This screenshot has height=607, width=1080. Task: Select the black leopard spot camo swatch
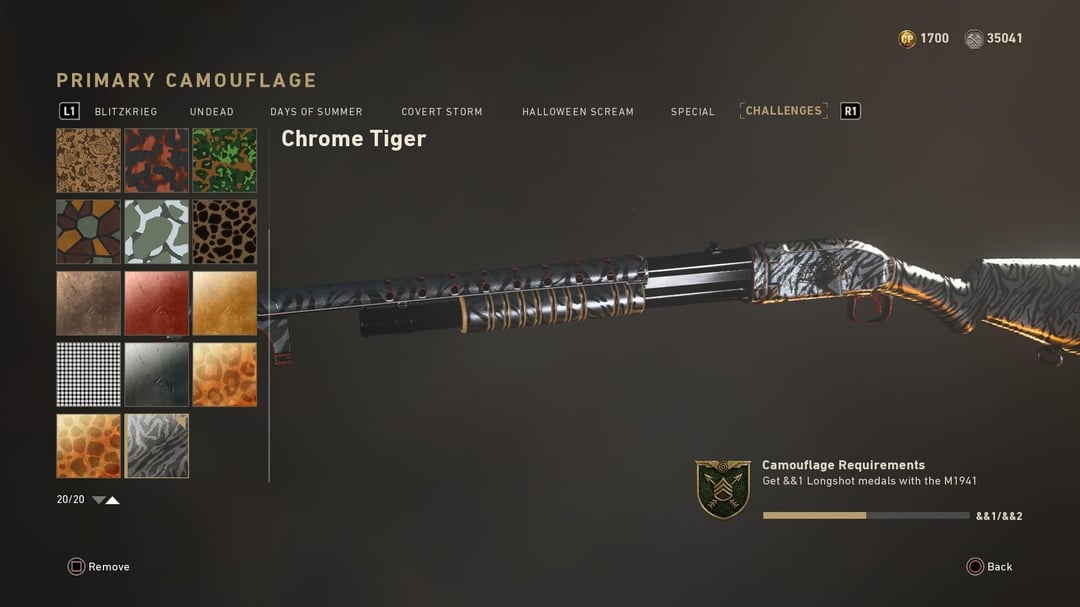(x=224, y=232)
